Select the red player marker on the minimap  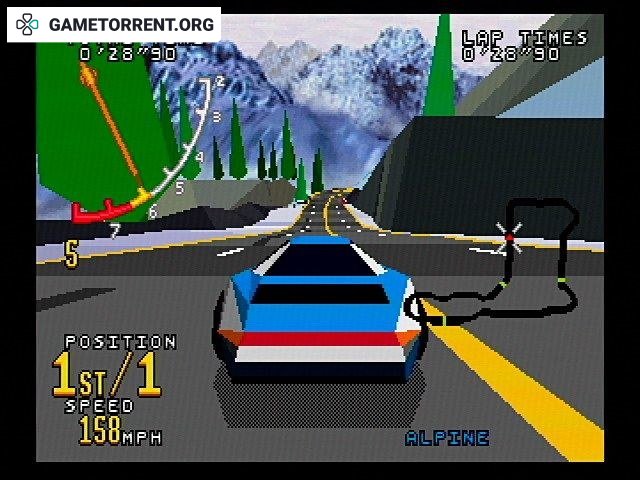point(509,236)
